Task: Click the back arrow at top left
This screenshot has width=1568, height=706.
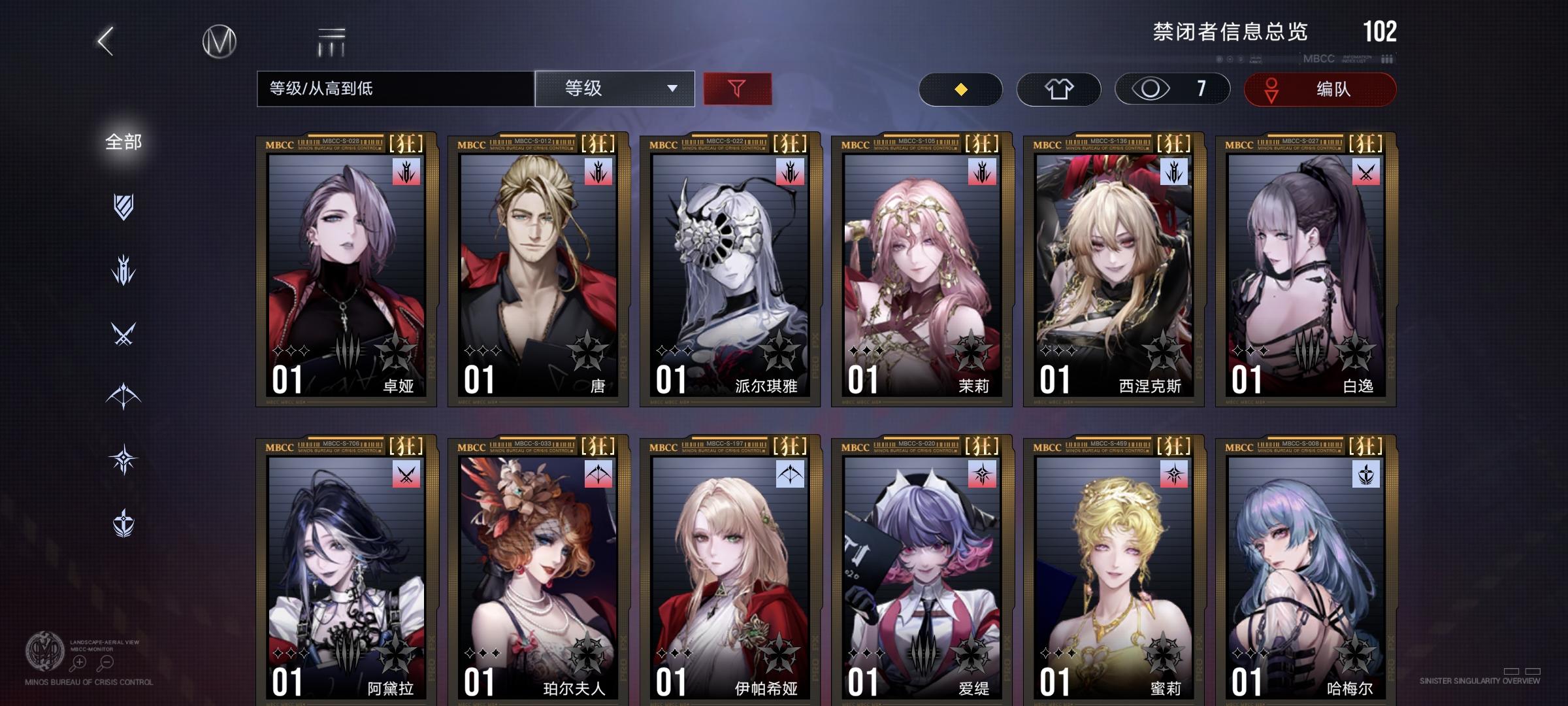Action: [x=105, y=41]
